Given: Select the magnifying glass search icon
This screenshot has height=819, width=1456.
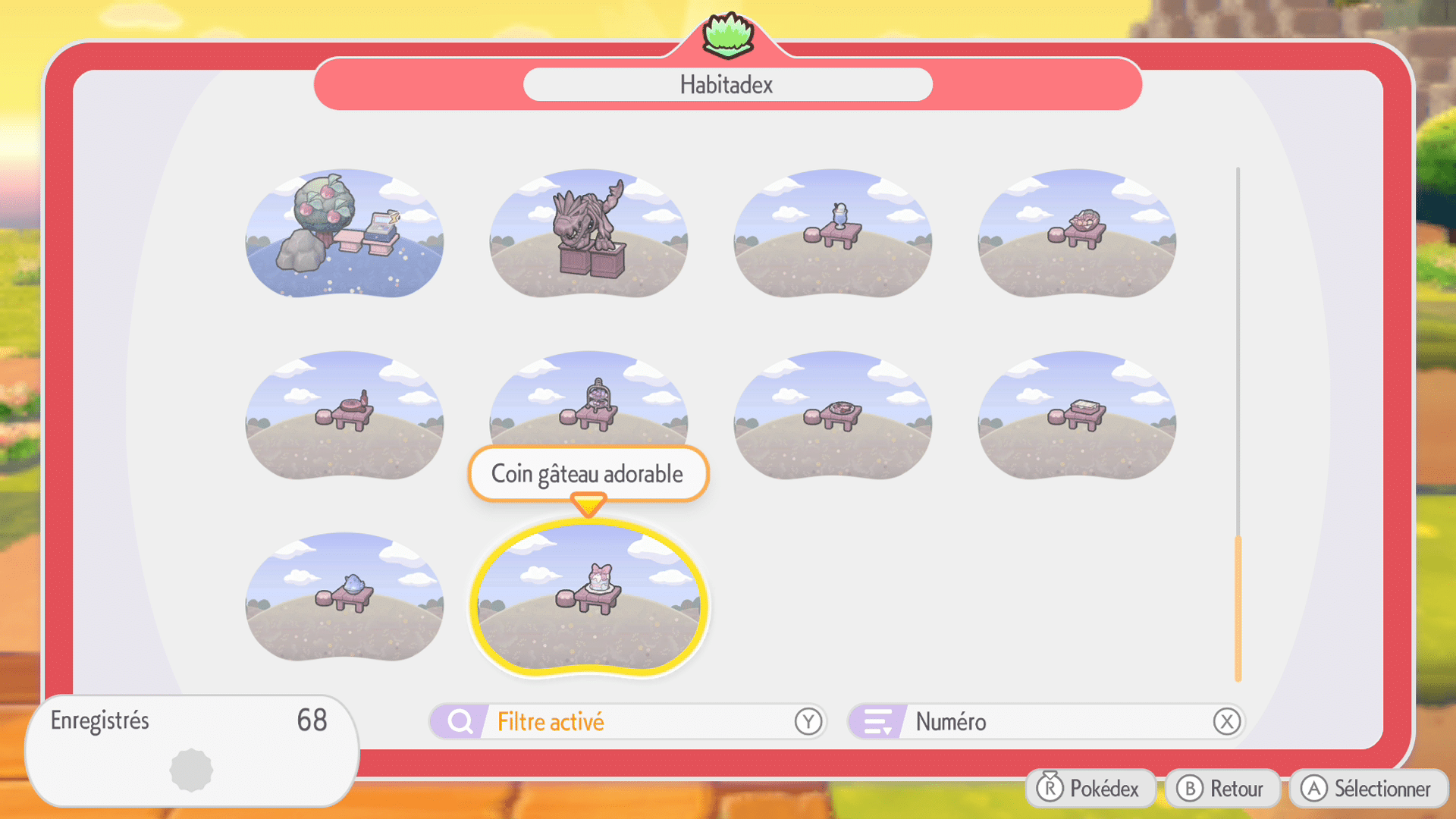Looking at the screenshot, I should (x=459, y=721).
